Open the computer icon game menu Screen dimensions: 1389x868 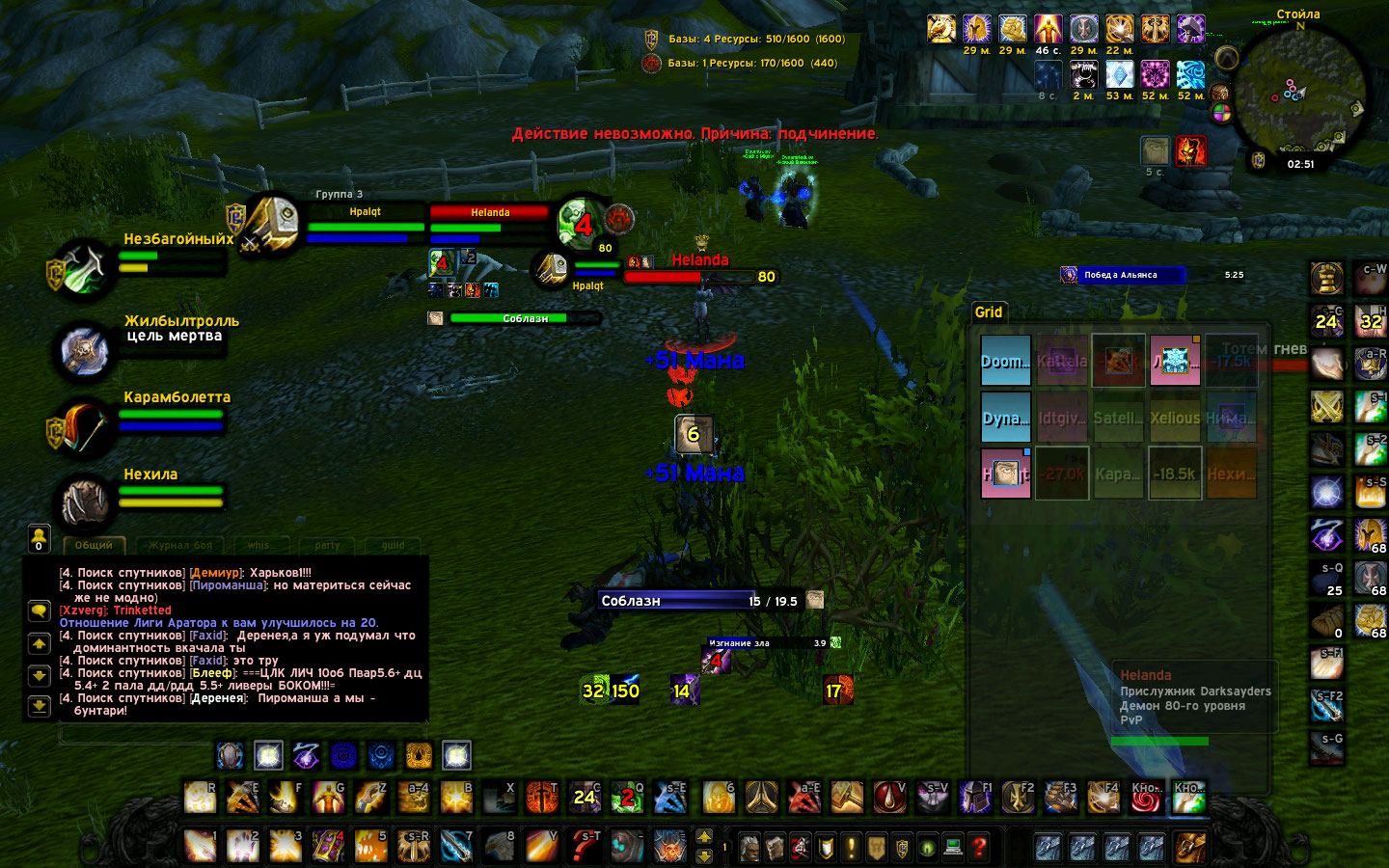(953, 848)
